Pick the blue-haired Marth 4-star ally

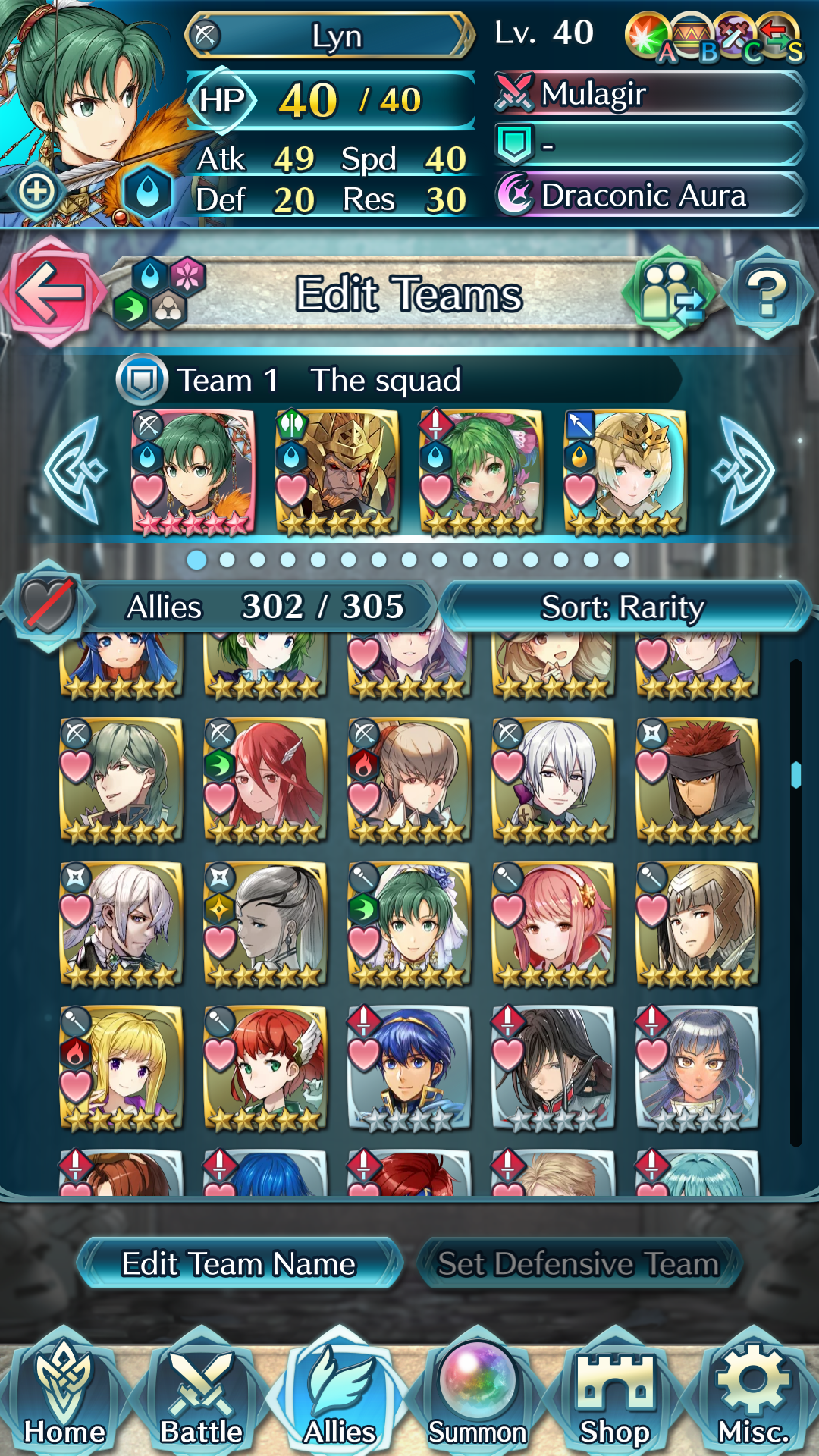[x=409, y=1068]
